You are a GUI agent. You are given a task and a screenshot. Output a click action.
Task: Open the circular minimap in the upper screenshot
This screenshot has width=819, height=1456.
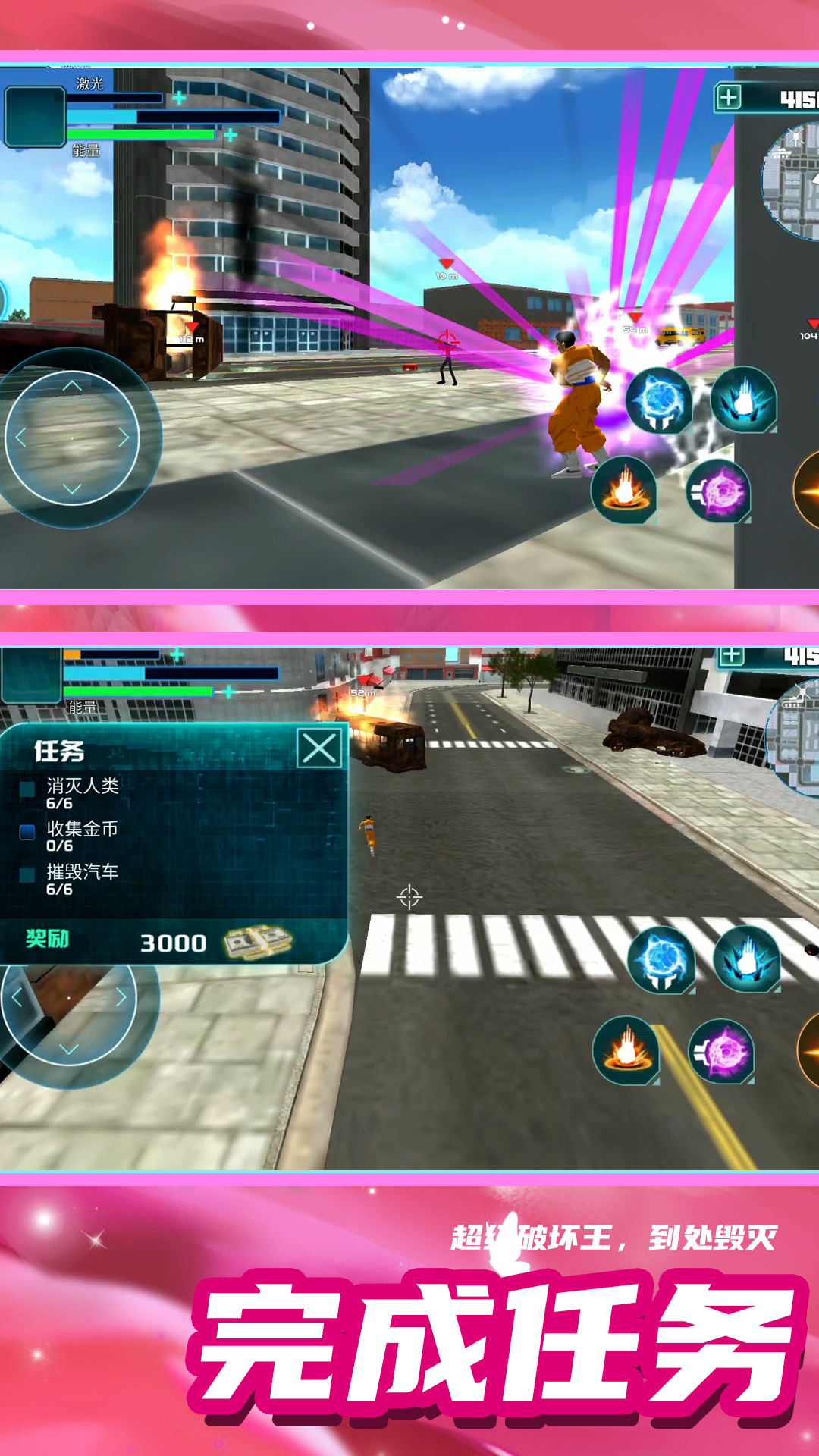coord(792,182)
